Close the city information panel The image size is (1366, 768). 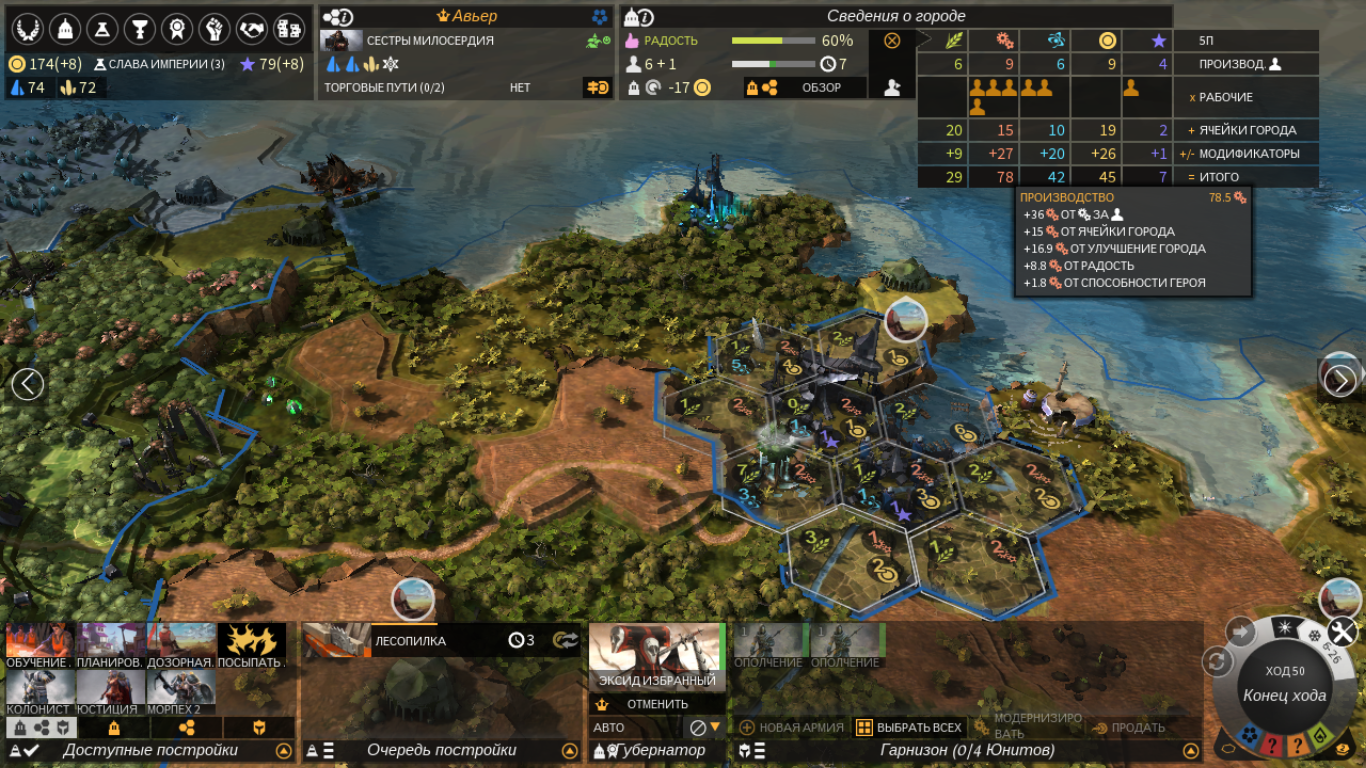tap(892, 41)
